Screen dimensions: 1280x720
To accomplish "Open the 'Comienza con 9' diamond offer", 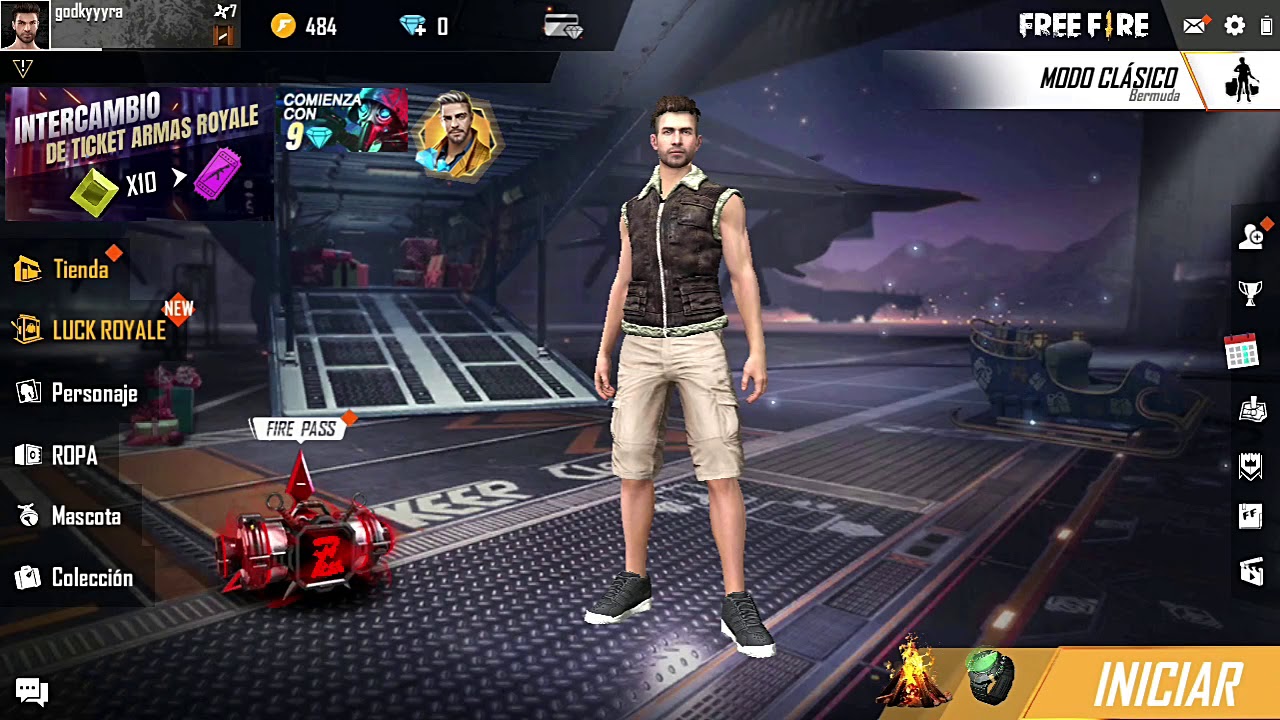I will (344, 121).
